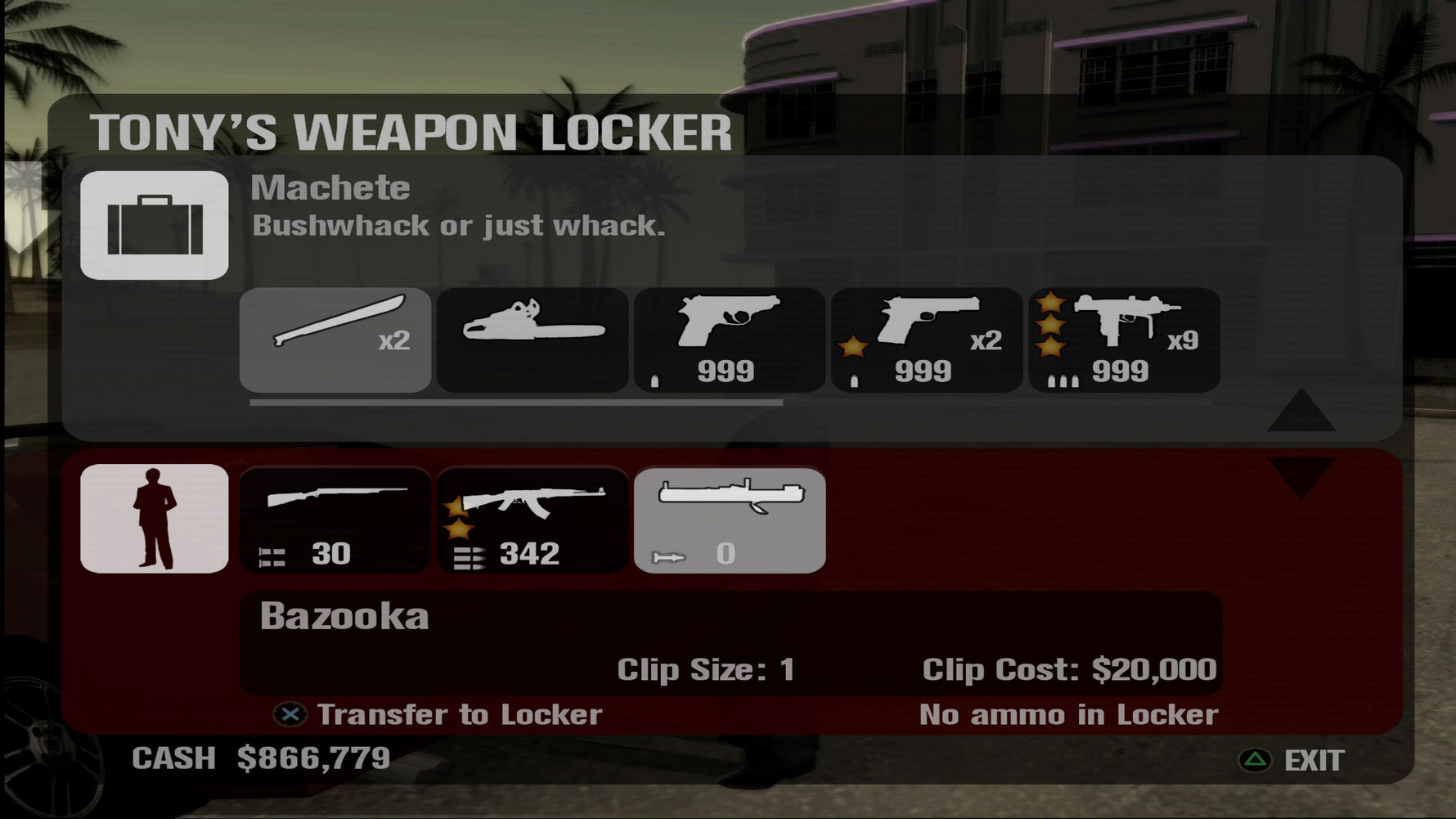This screenshot has height=819, width=1456.
Task: Choose the AK-47 with 342 rounds
Action: click(533, 520)
